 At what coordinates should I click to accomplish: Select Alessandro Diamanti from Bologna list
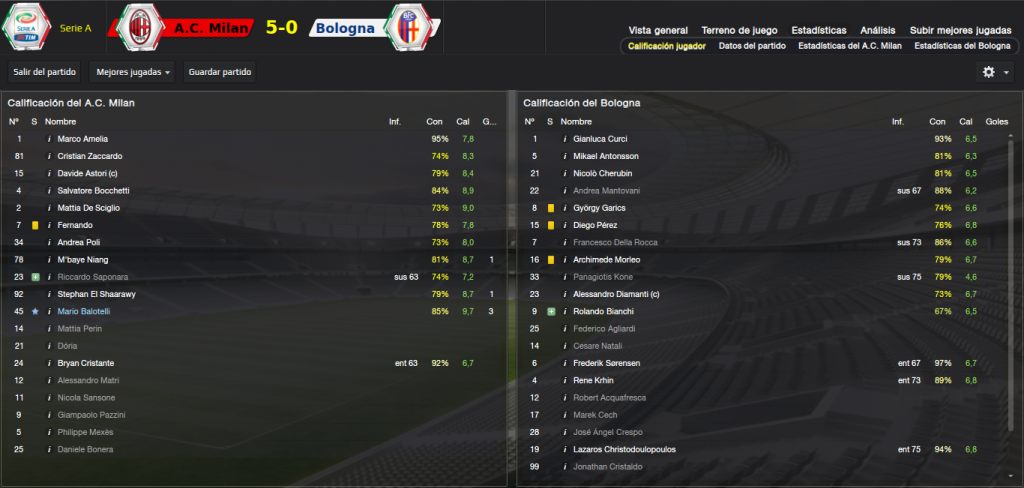click(617, 294)
